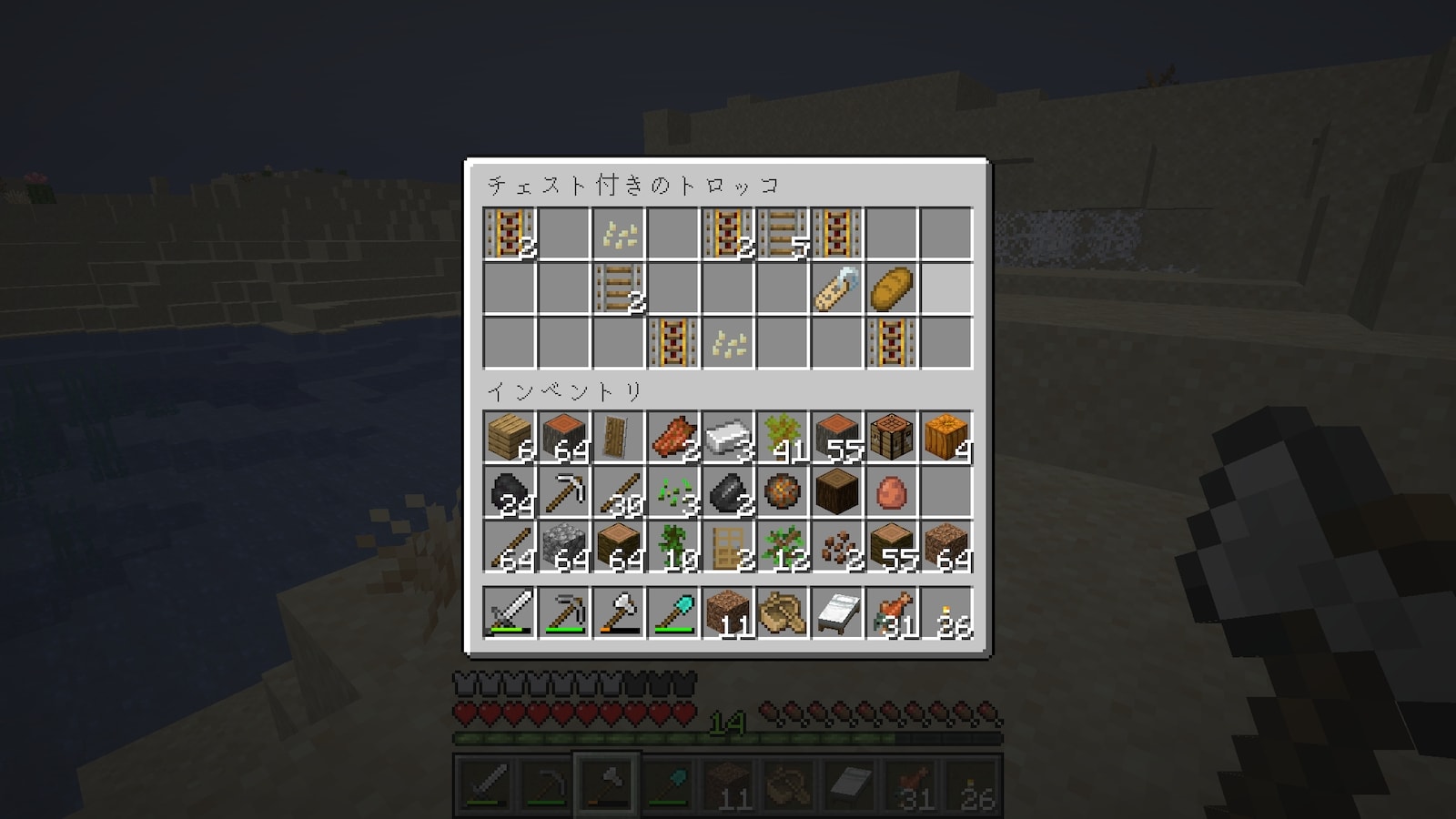
Task: Grab the bread loaf from the chest
Action: coord(891,289)
